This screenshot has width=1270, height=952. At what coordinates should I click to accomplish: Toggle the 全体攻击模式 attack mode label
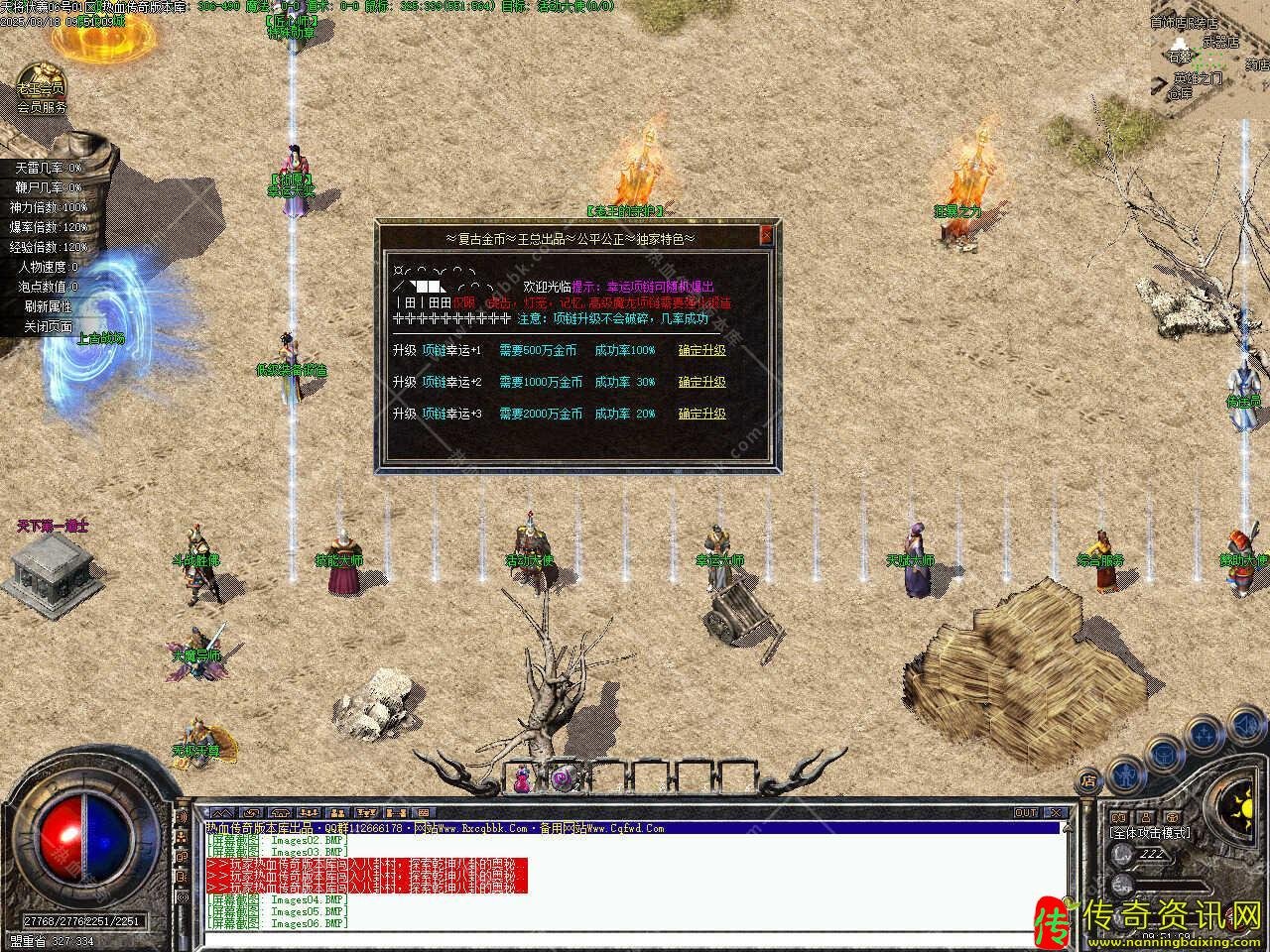pyautogui.click(x=1150, y=833)
